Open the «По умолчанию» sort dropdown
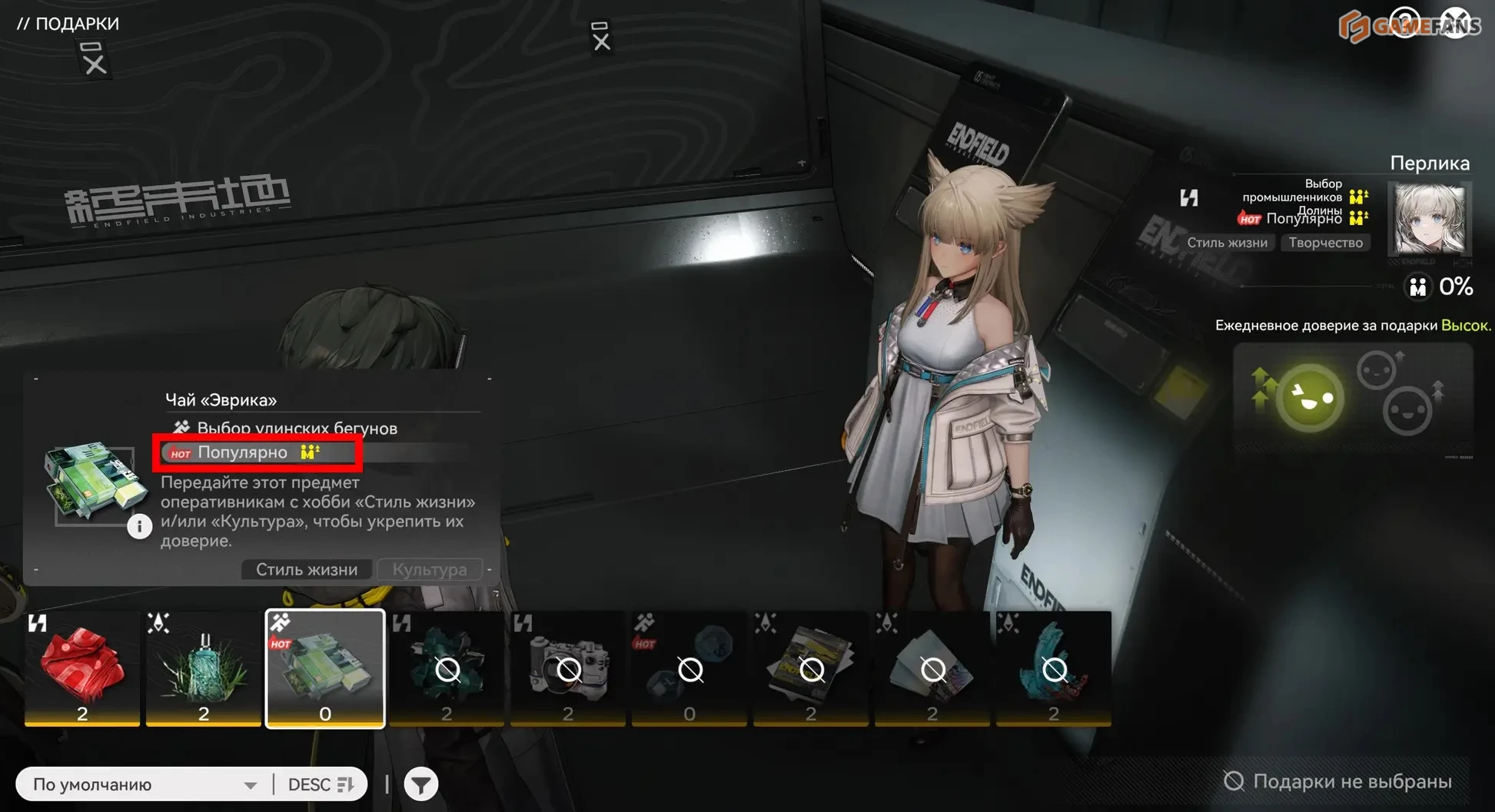The image size is (1495, 812). (x=145, y=784)
